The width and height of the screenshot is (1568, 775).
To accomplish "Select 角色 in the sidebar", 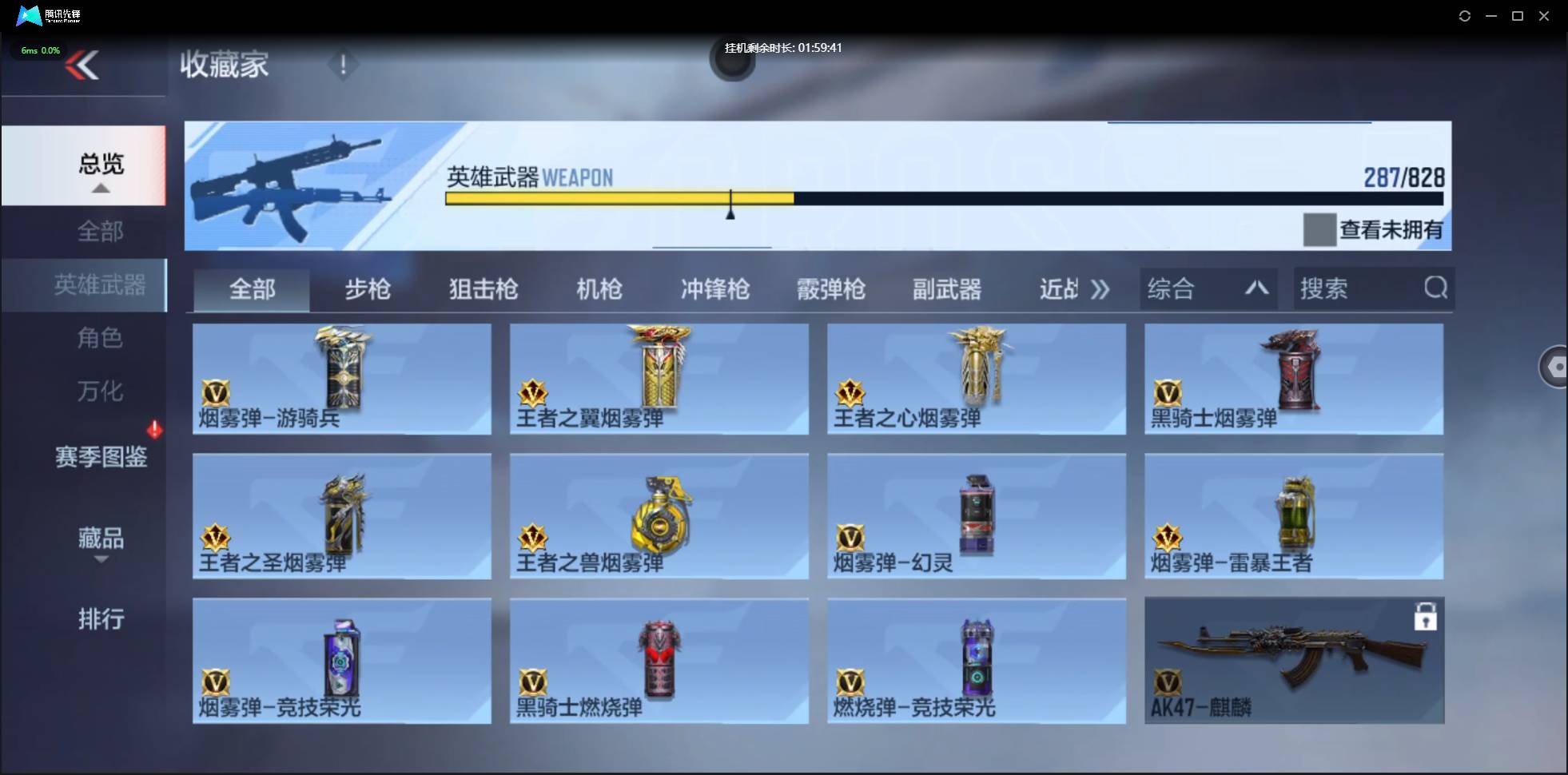I will coord(101,338).
